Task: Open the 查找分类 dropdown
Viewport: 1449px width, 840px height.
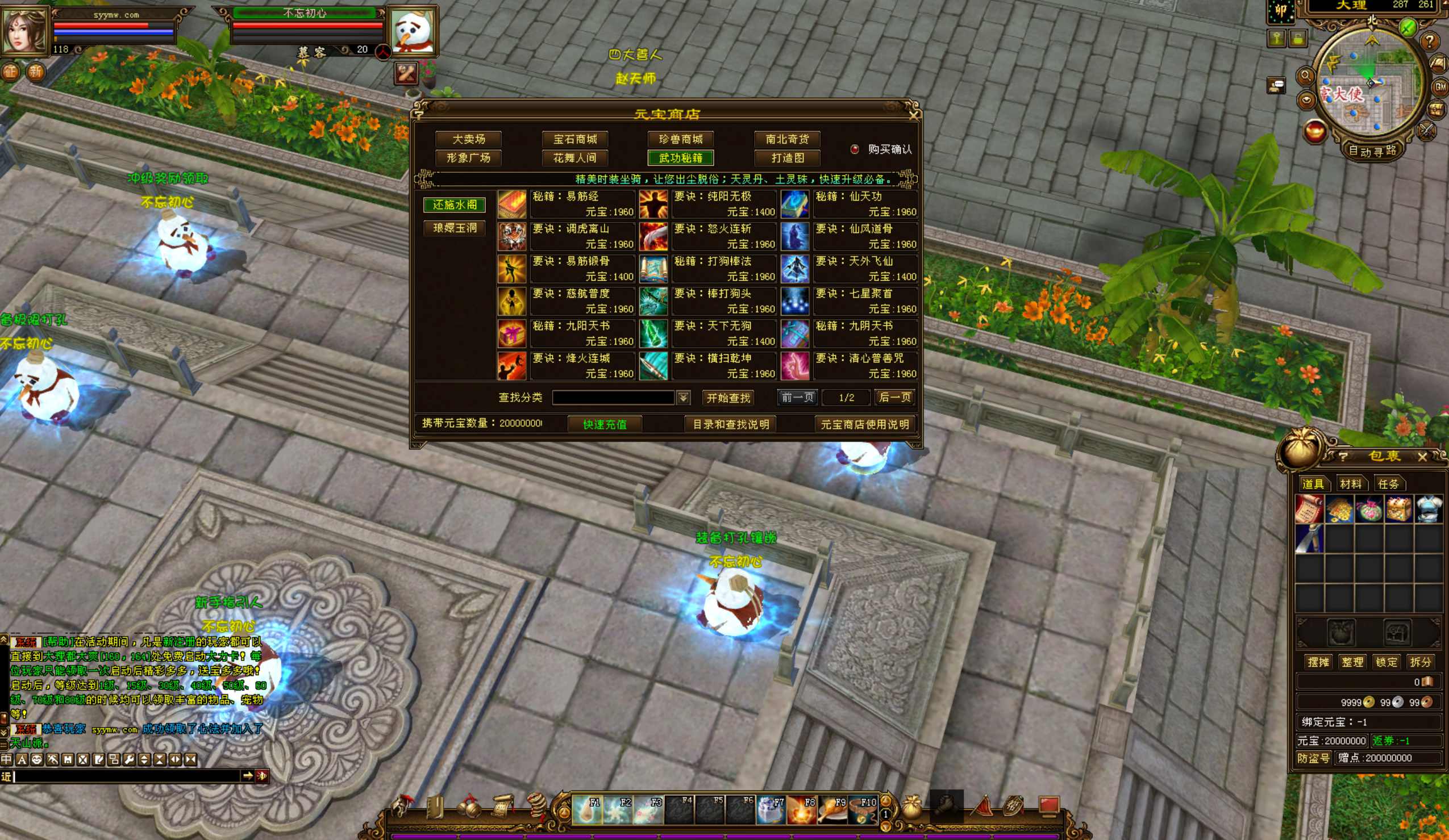Action: [x=683, y=398]
